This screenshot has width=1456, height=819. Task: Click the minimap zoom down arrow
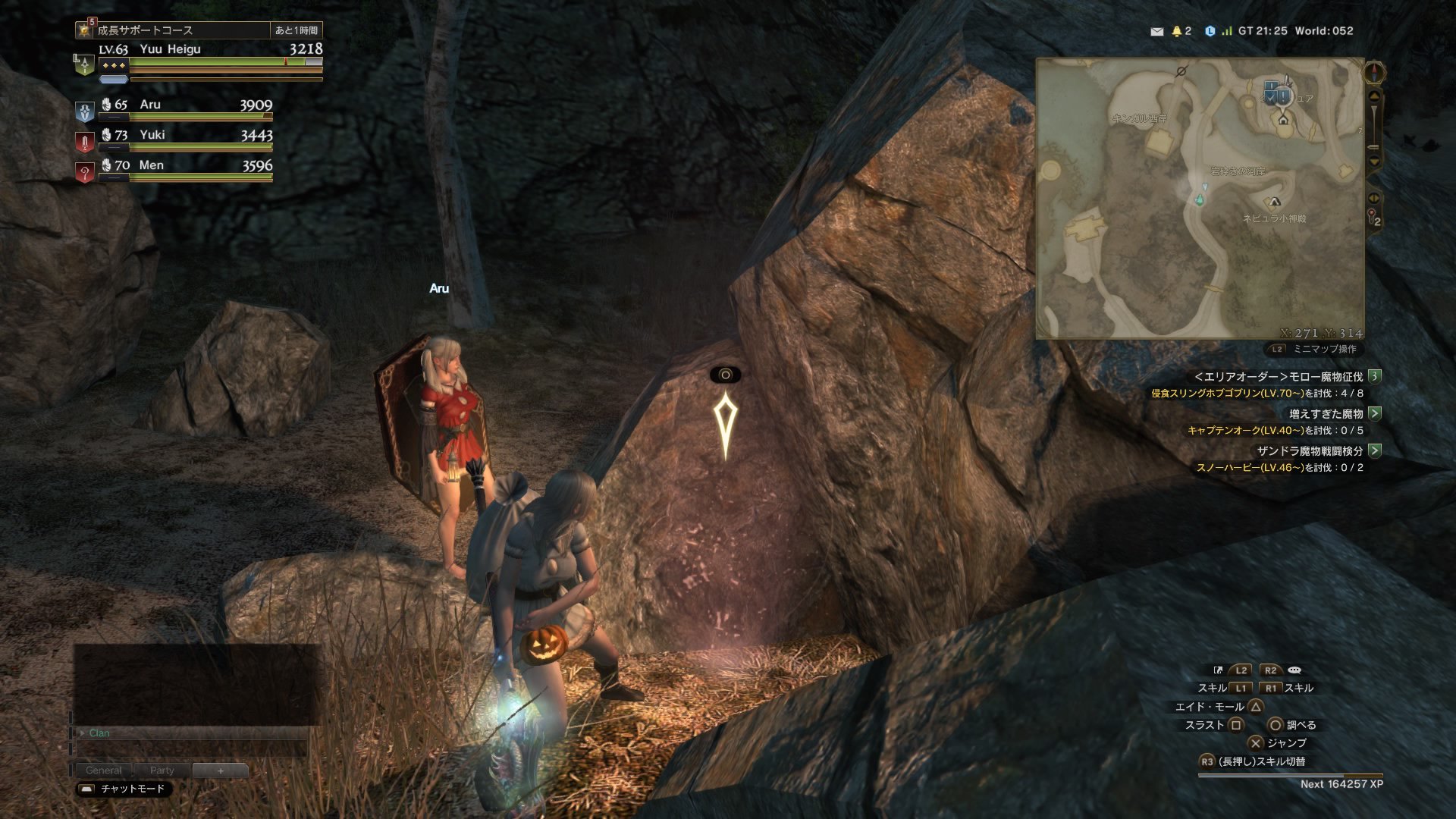click(x=1374, y=161)
